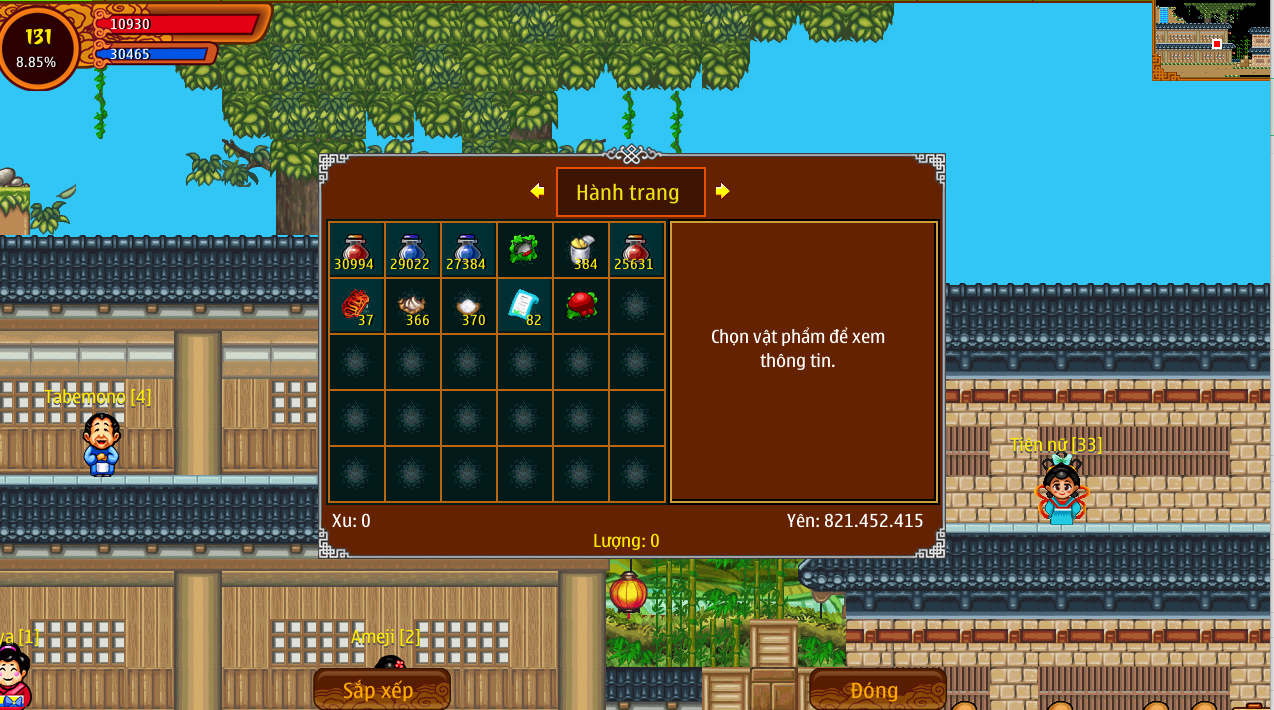Choose the red potion stack of 25631
1274x710 pixels.
tap(636, 250)
